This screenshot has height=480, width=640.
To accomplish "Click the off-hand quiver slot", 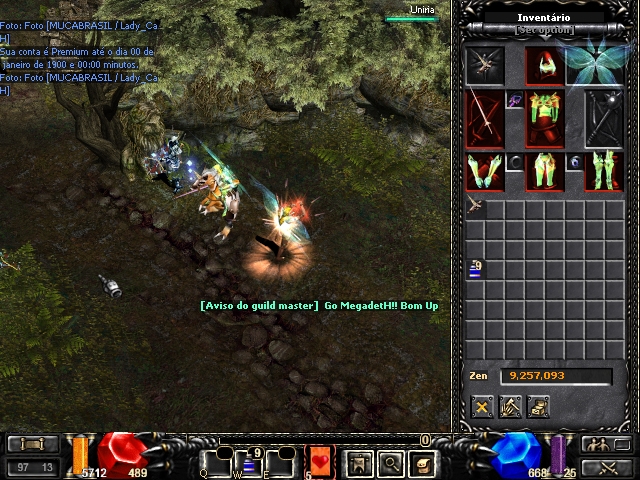I will point(603,119).
